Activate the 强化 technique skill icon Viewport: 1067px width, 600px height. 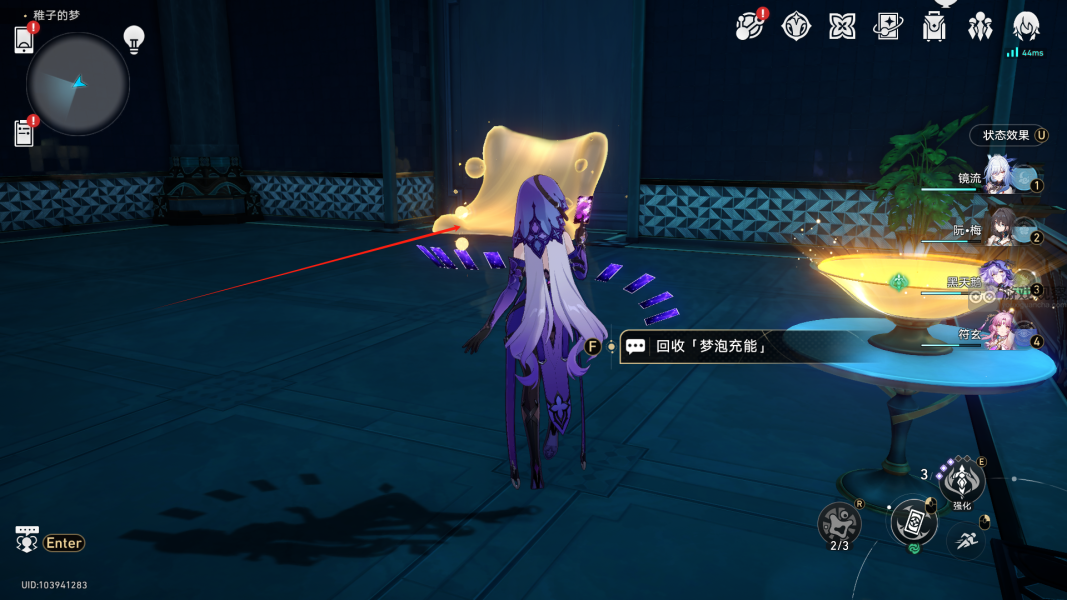coord(962,482)
